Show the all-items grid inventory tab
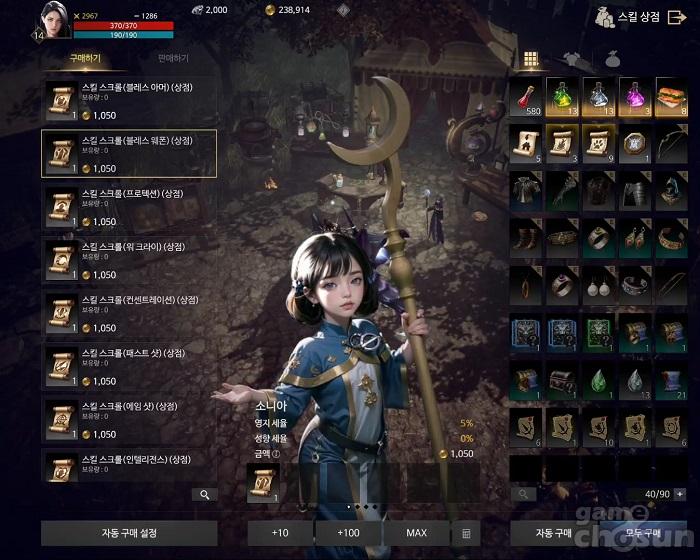Screen dimensions: 700x560 531,58
